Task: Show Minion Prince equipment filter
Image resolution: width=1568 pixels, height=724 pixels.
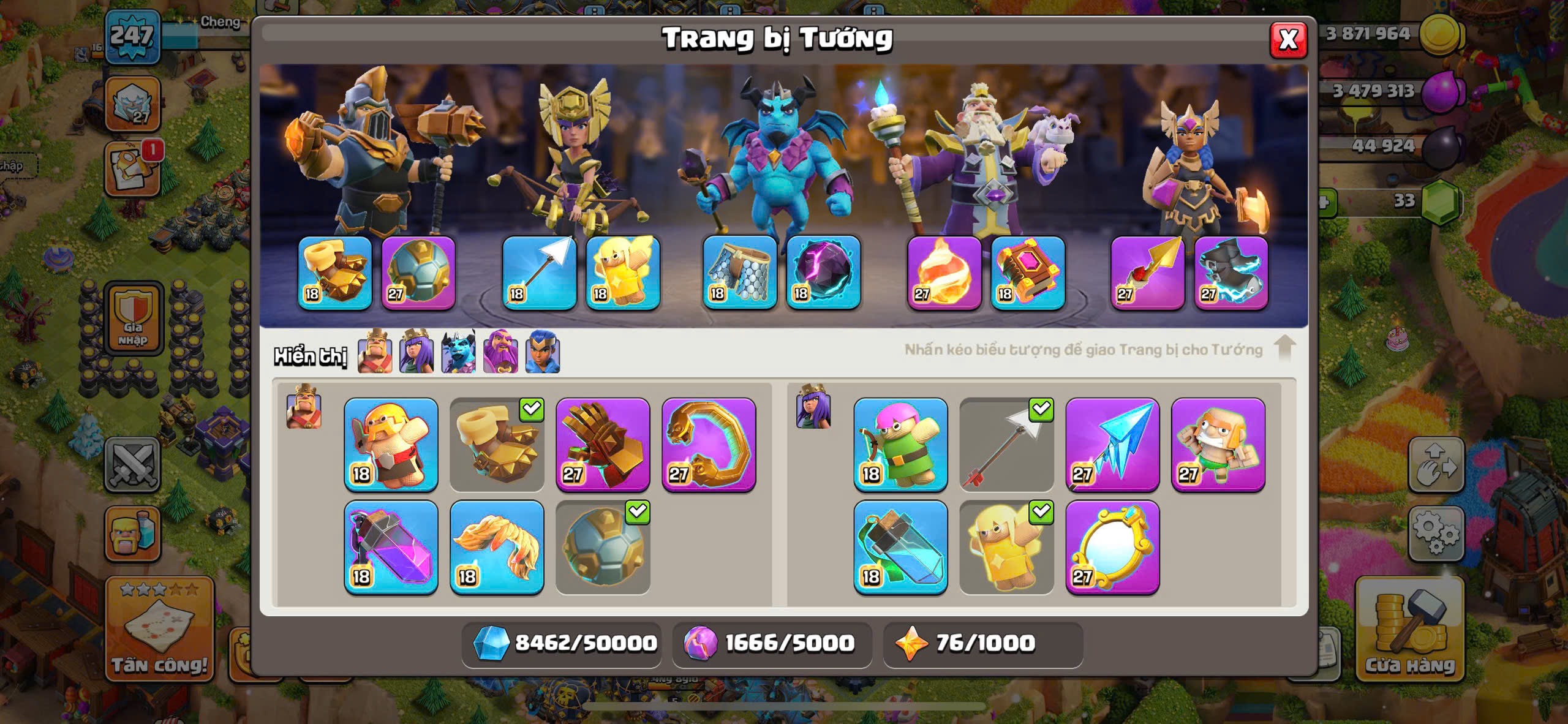Action: pyautogui.click(x=458, y=352)
